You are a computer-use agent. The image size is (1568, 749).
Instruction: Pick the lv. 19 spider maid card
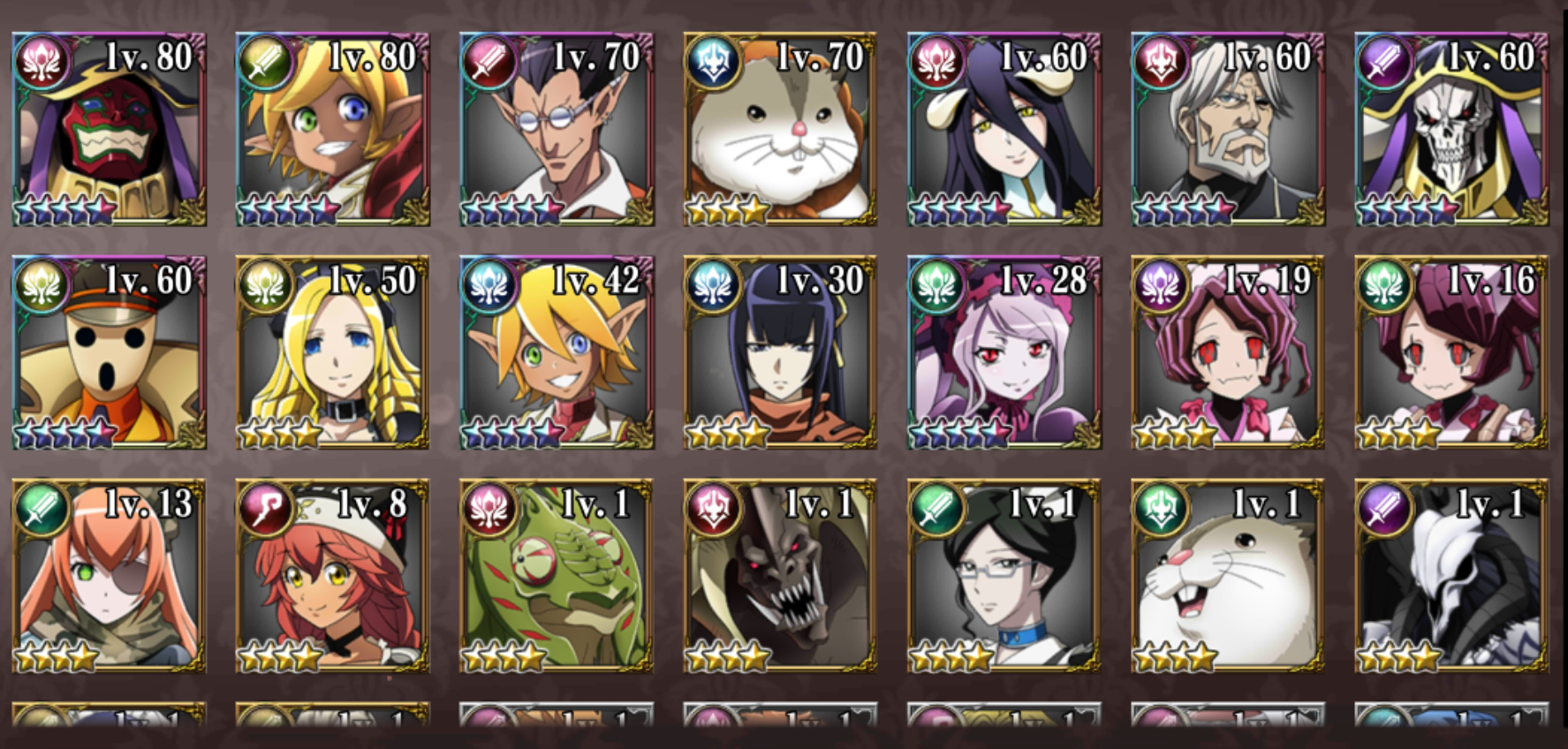point(1228,353)
